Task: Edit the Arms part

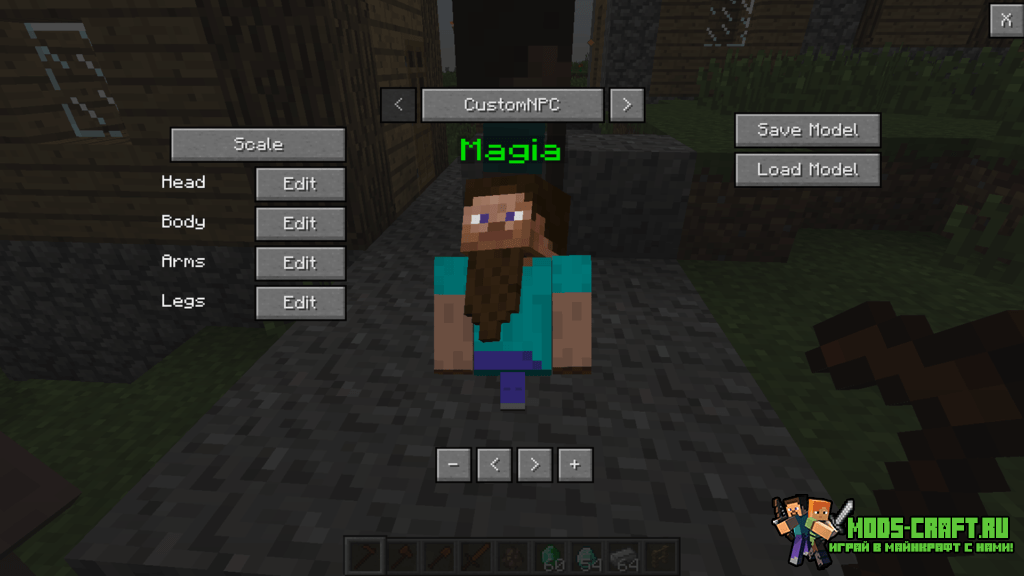Action: point(300,263)
